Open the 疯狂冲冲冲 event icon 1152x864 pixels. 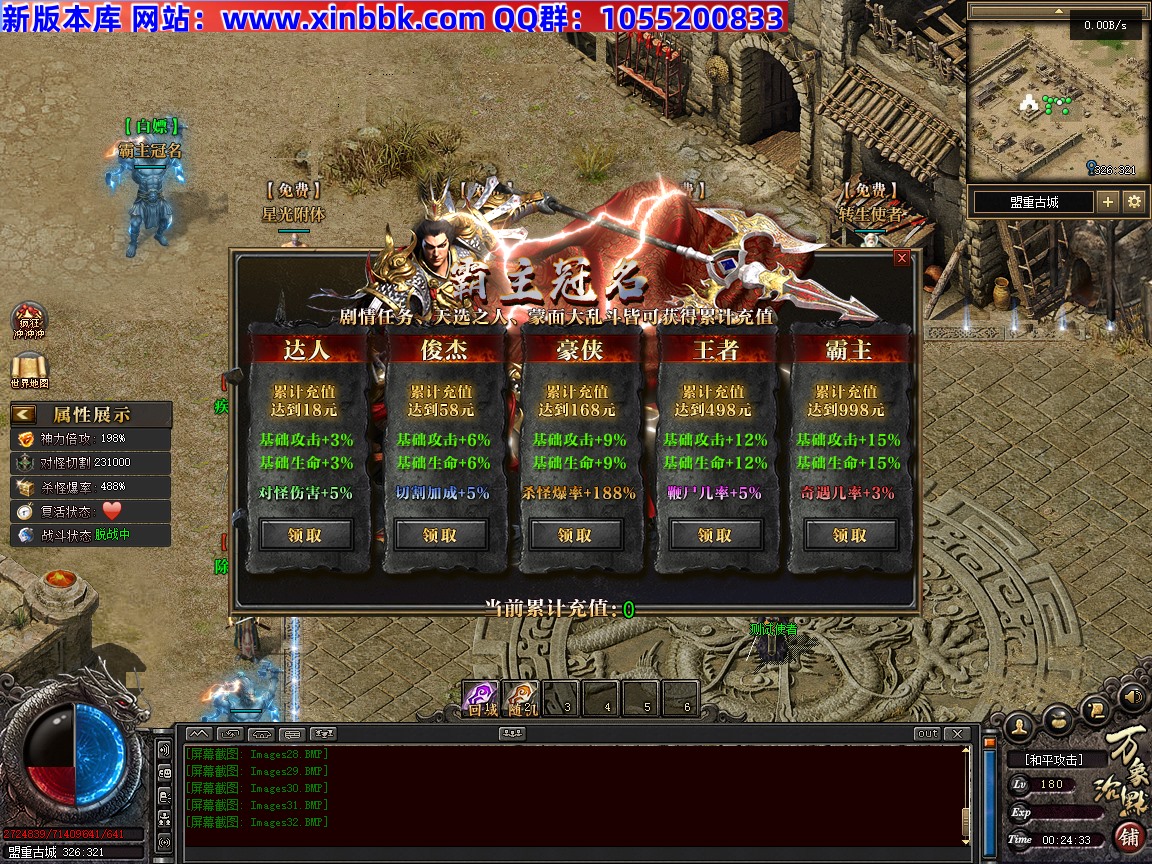pyautogui.click(x=29, y=320)
